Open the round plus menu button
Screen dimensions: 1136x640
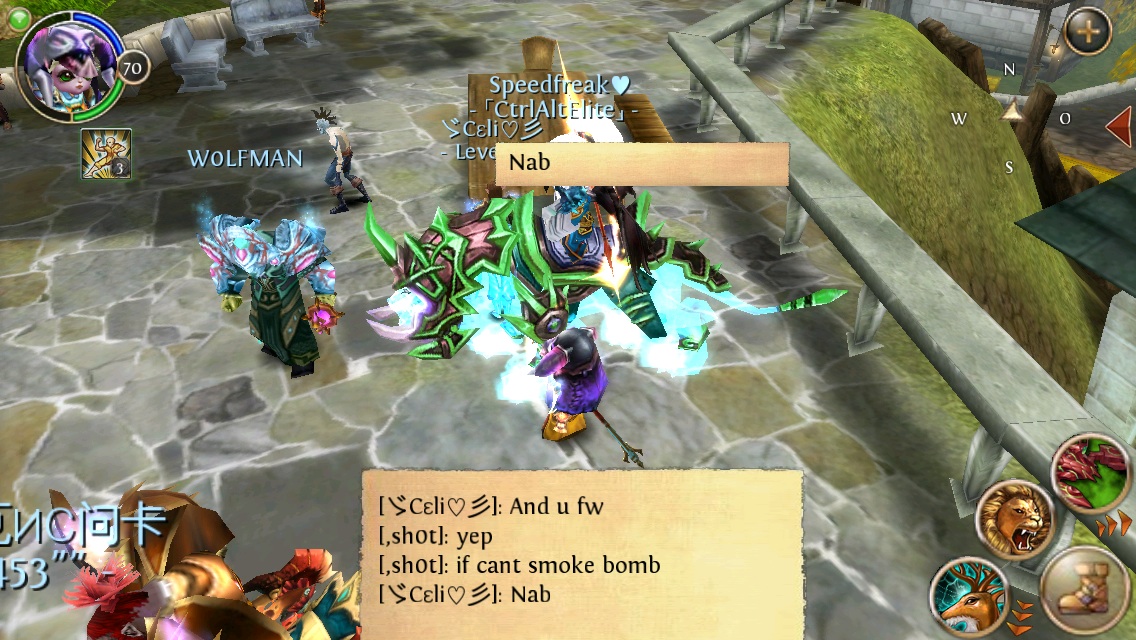click(x=1087, y=31)
